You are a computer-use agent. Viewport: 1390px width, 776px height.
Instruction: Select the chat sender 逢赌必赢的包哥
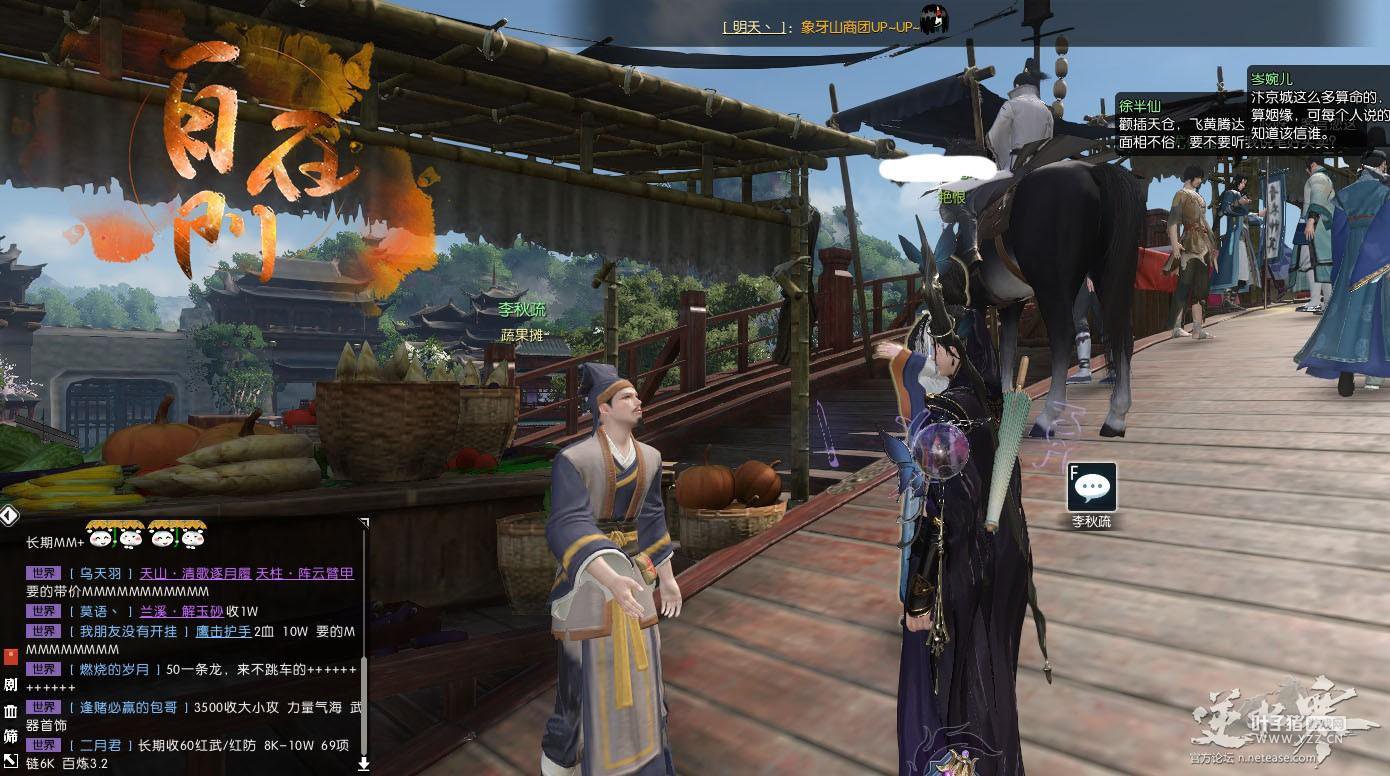click(128, 707)
